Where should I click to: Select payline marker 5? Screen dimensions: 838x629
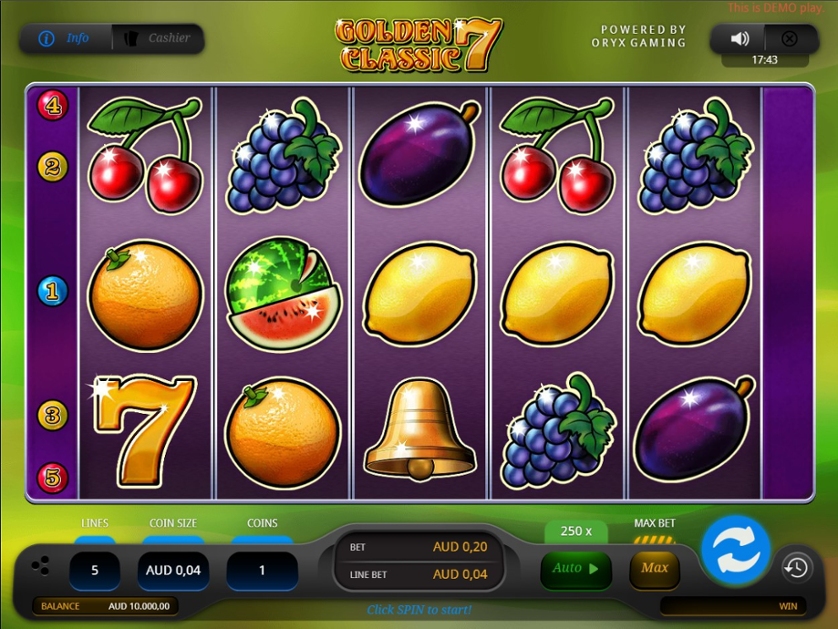(52, 477)
